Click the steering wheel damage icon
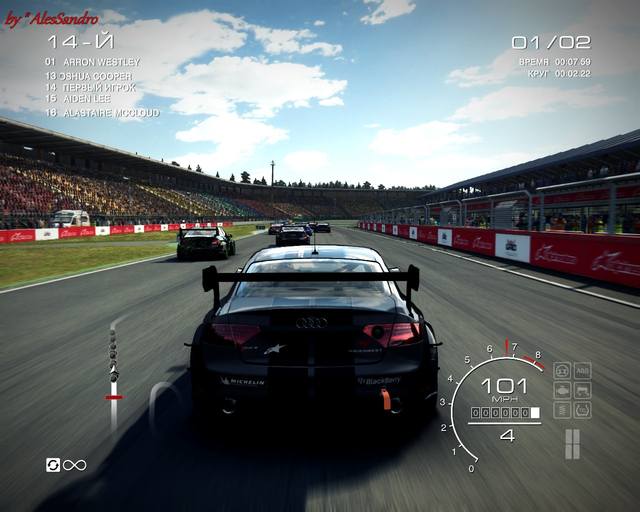This screenshot has width=640, height=512. click(562, 370)
